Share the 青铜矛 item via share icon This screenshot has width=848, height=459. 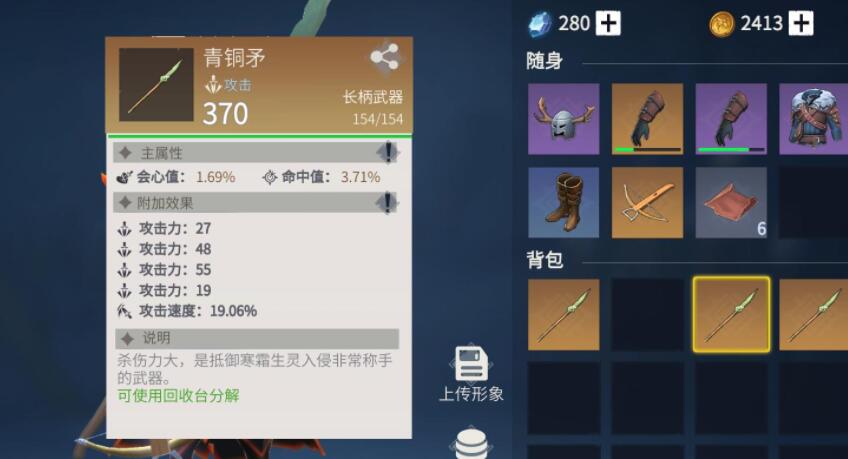point(384,58)
